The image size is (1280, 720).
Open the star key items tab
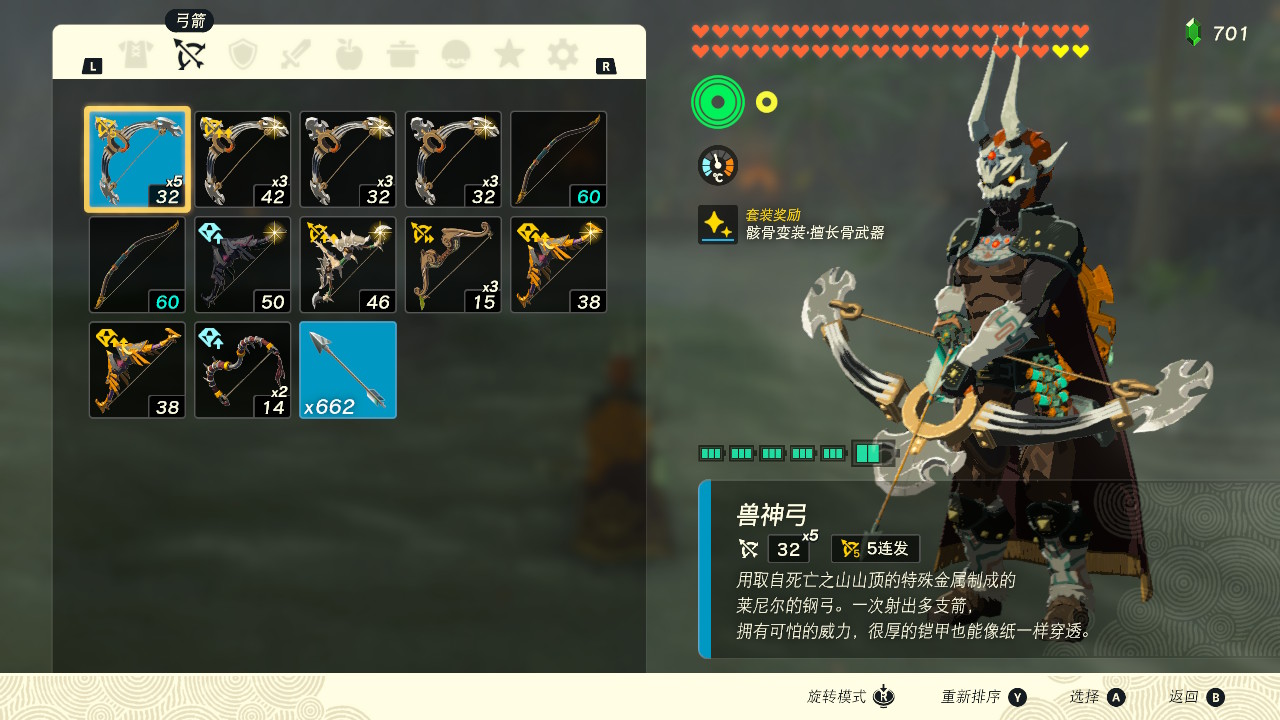coord(509,54)
